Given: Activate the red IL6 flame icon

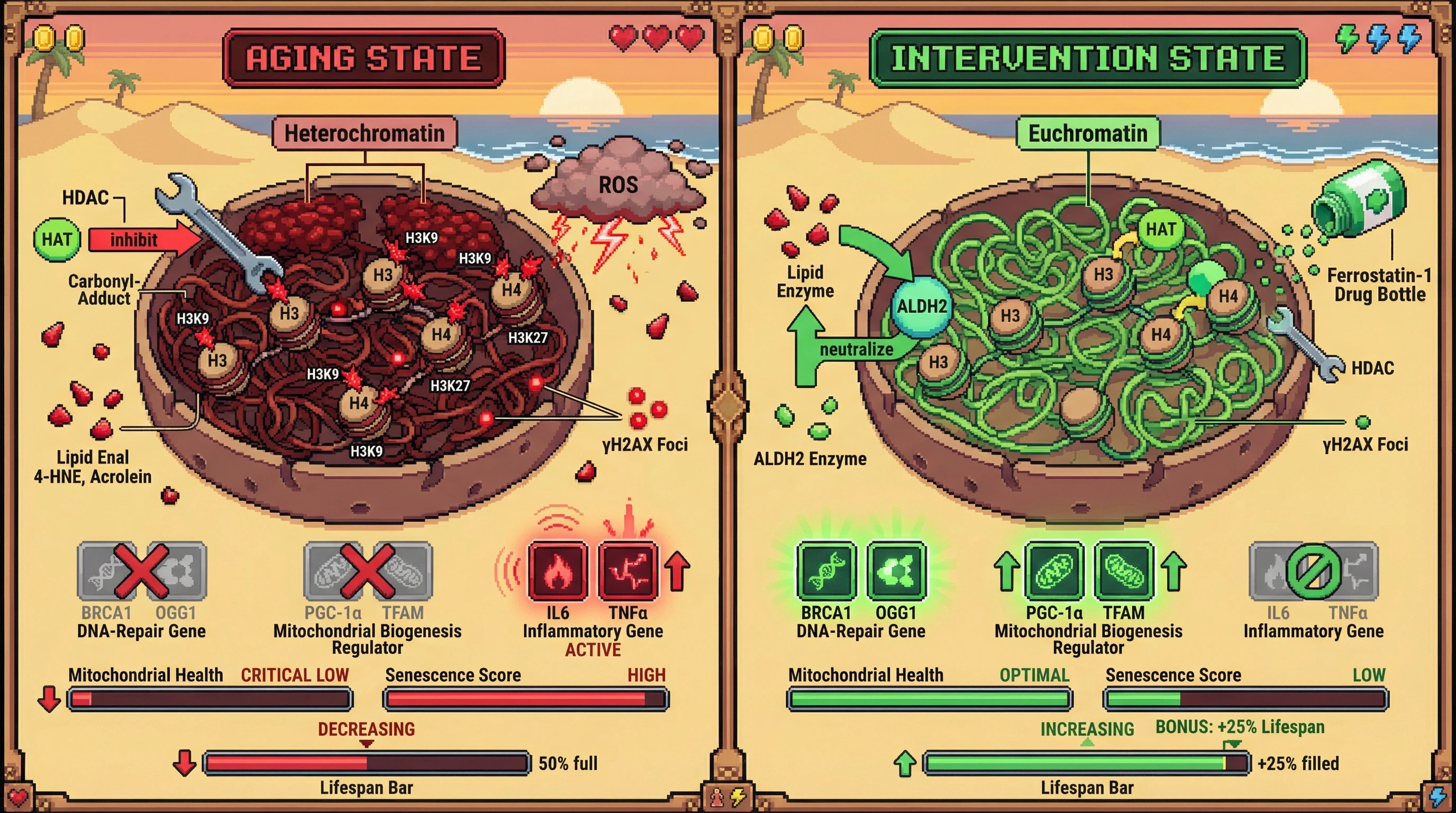Looking at the screenshot, I should 557,571.
